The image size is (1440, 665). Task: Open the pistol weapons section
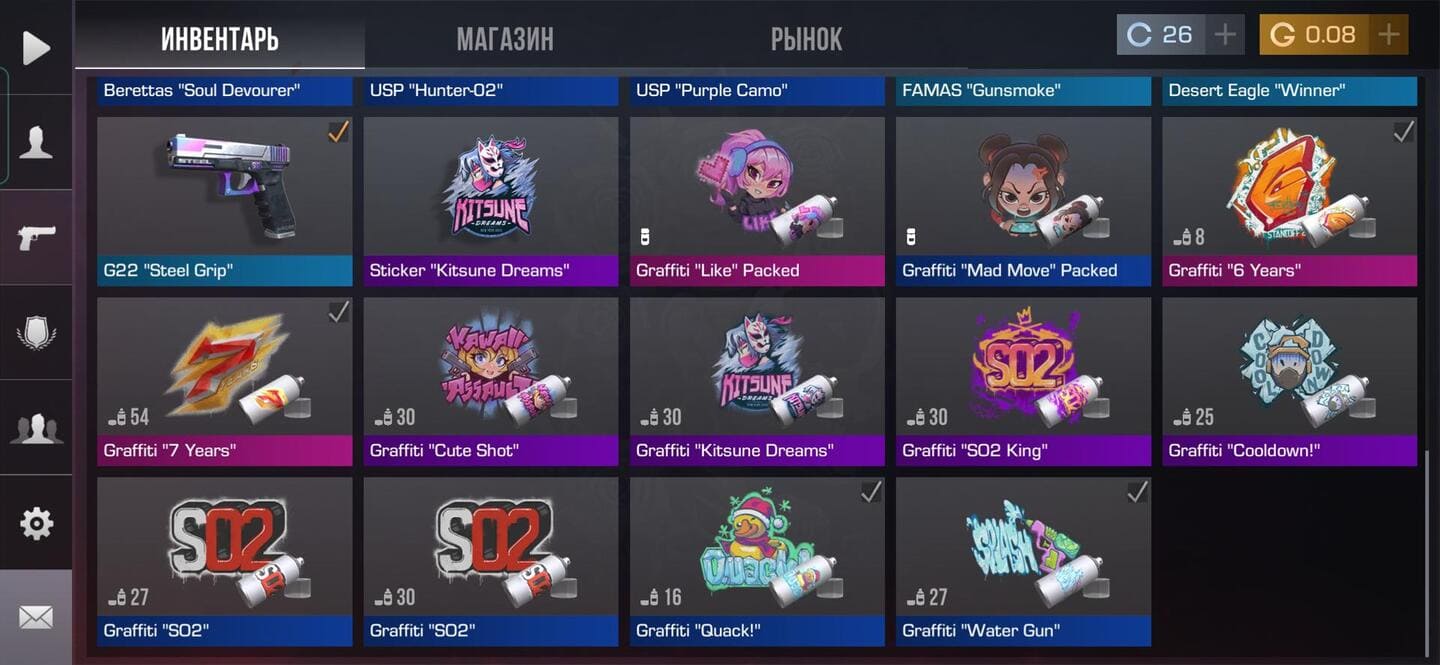point(36,238)
